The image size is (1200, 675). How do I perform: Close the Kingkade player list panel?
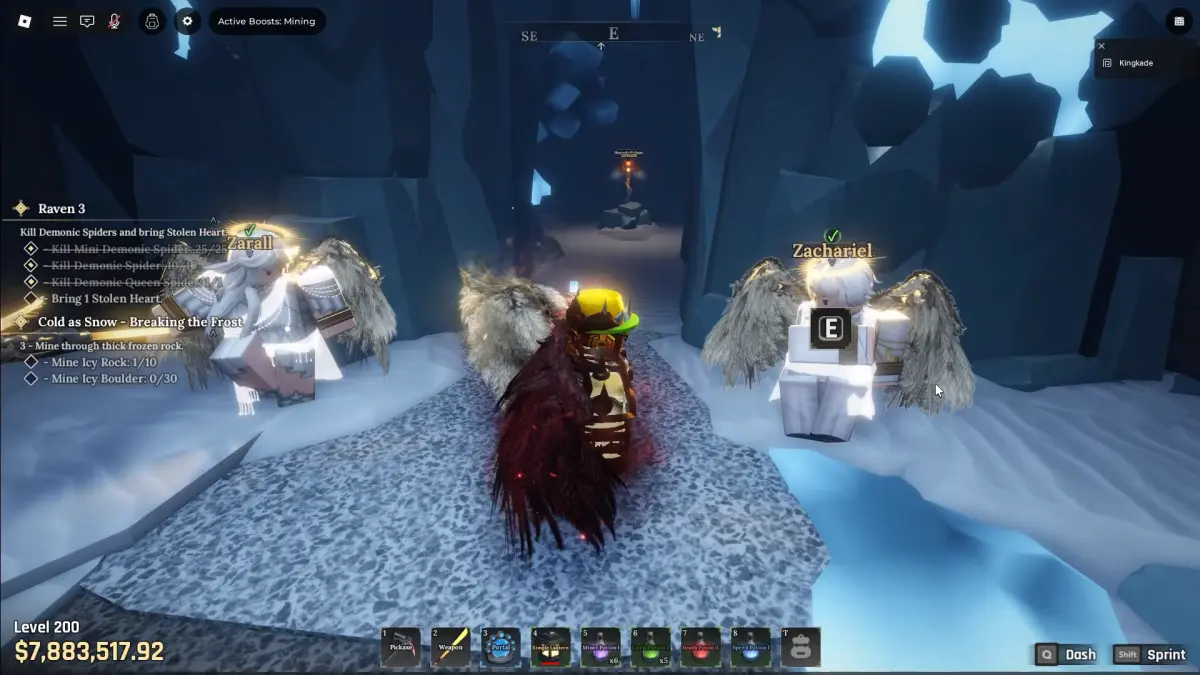click(x=1101, y=46)
